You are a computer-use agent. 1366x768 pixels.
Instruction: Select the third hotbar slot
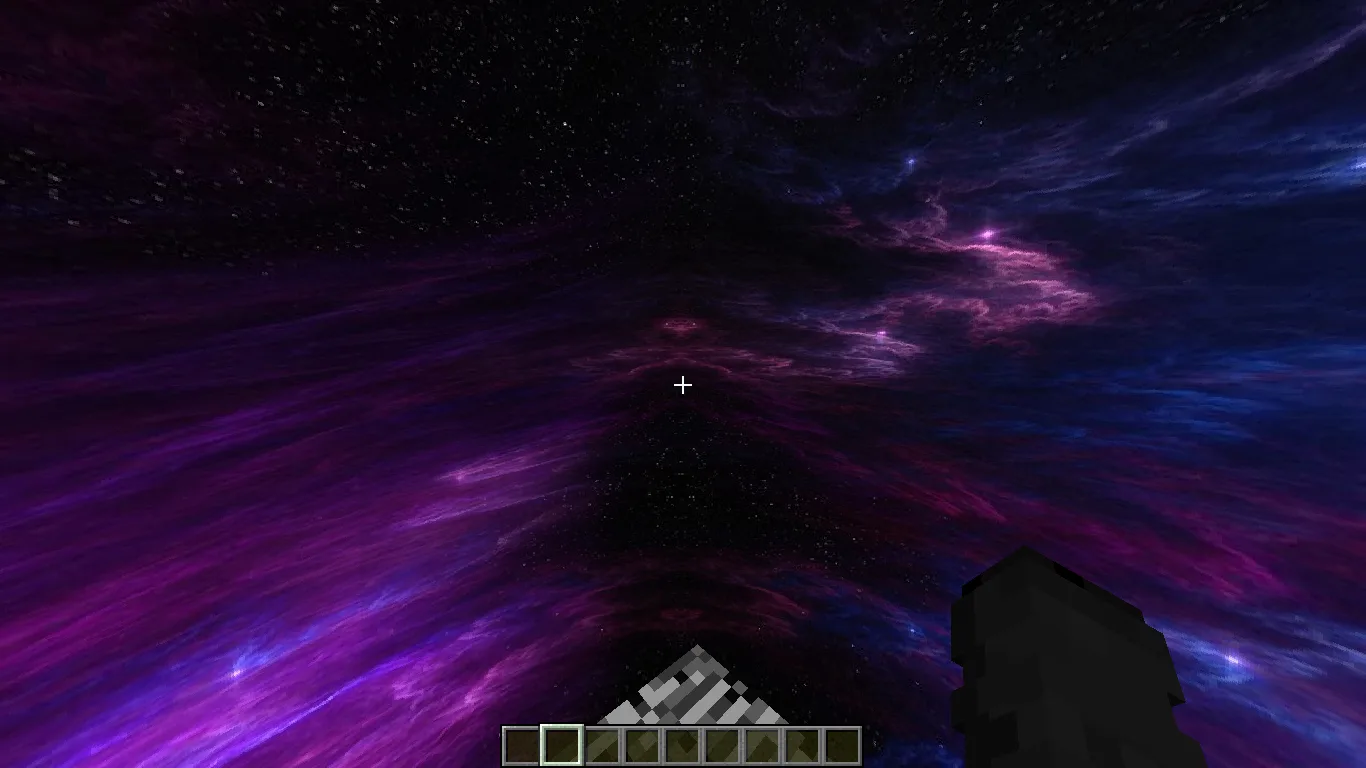pyautogui.click(x=602, y=743)
